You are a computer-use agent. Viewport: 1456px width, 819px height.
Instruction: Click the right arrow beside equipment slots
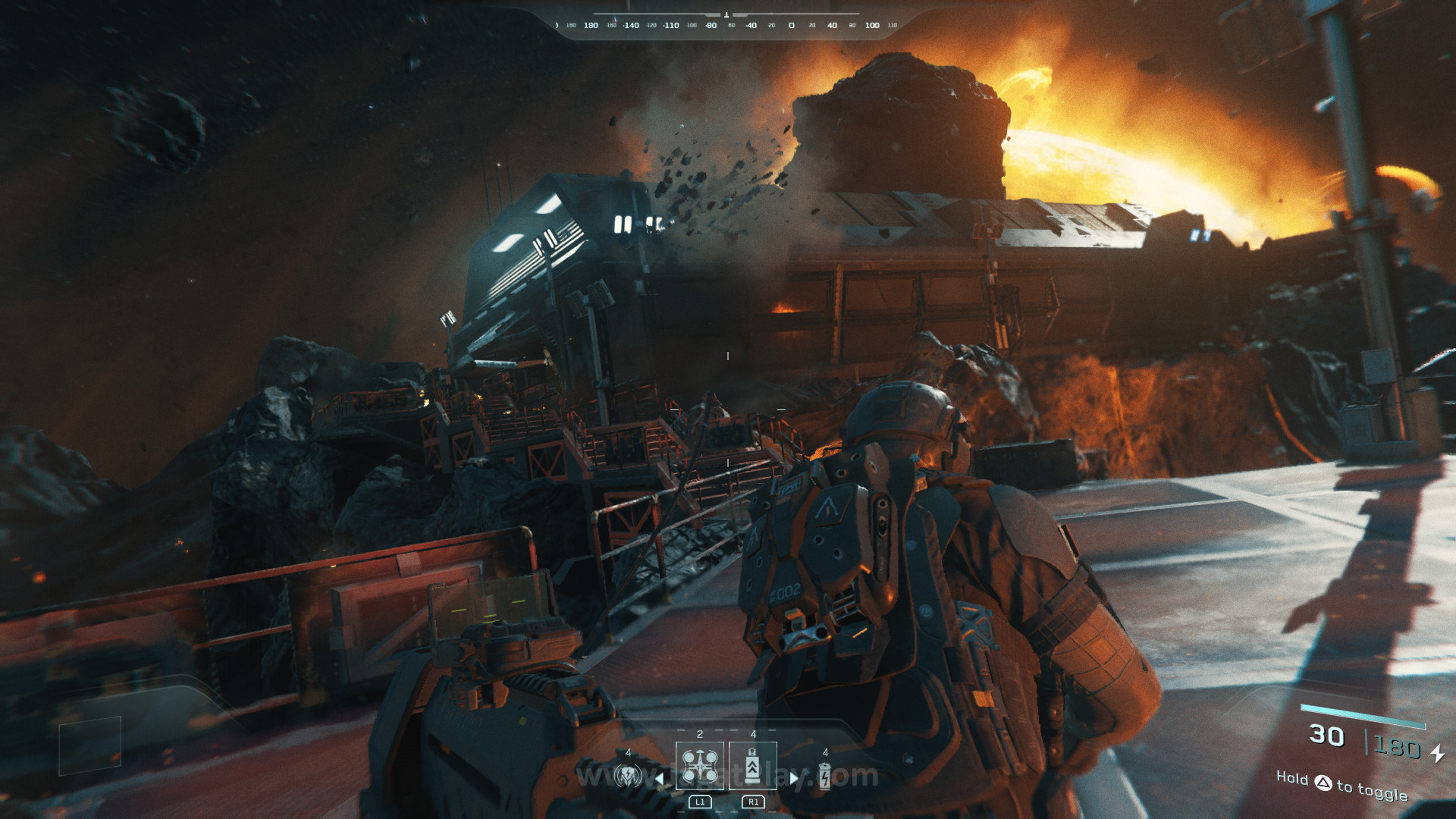click(794, 777)
